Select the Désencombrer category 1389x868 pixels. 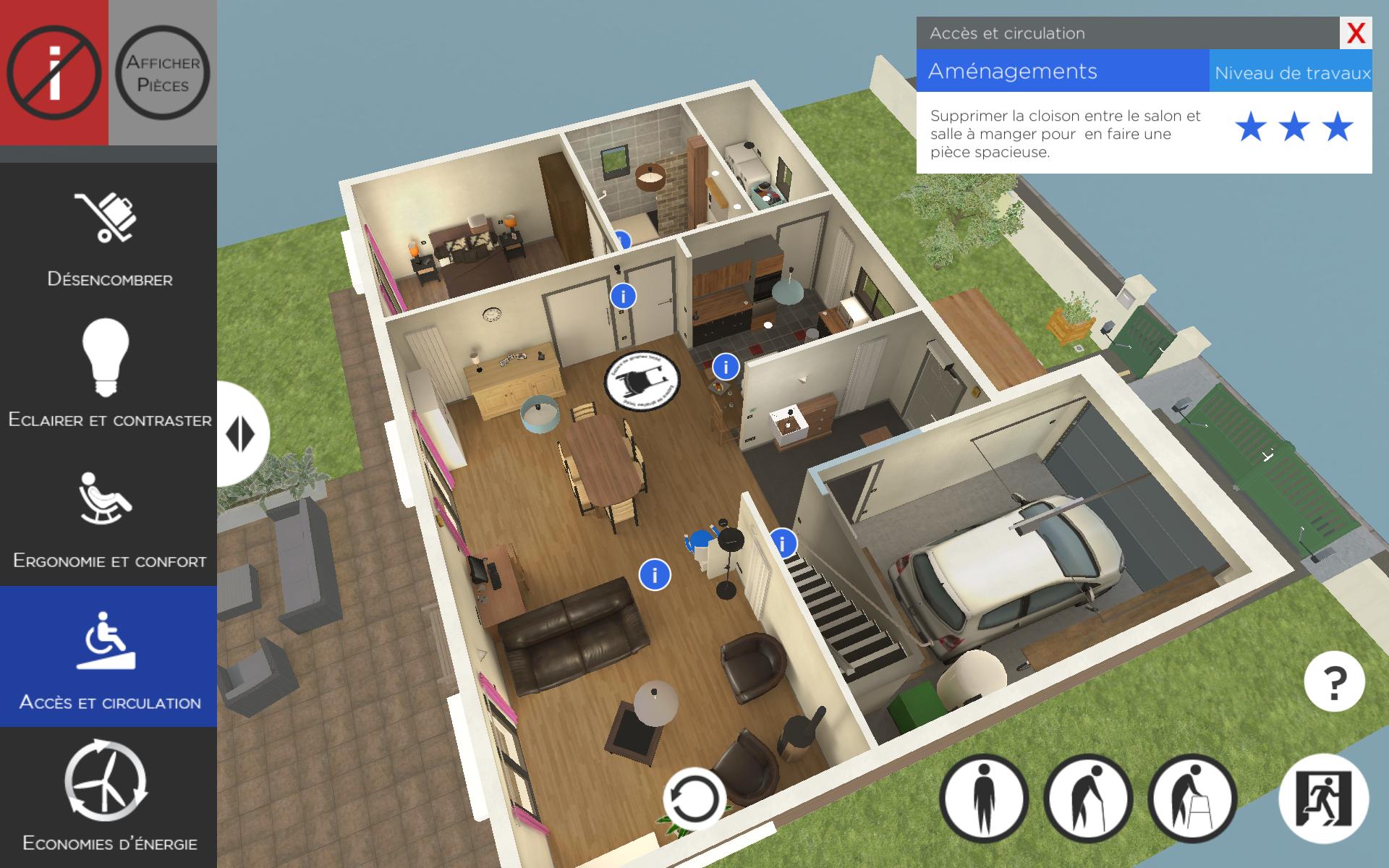pos(109,233)
